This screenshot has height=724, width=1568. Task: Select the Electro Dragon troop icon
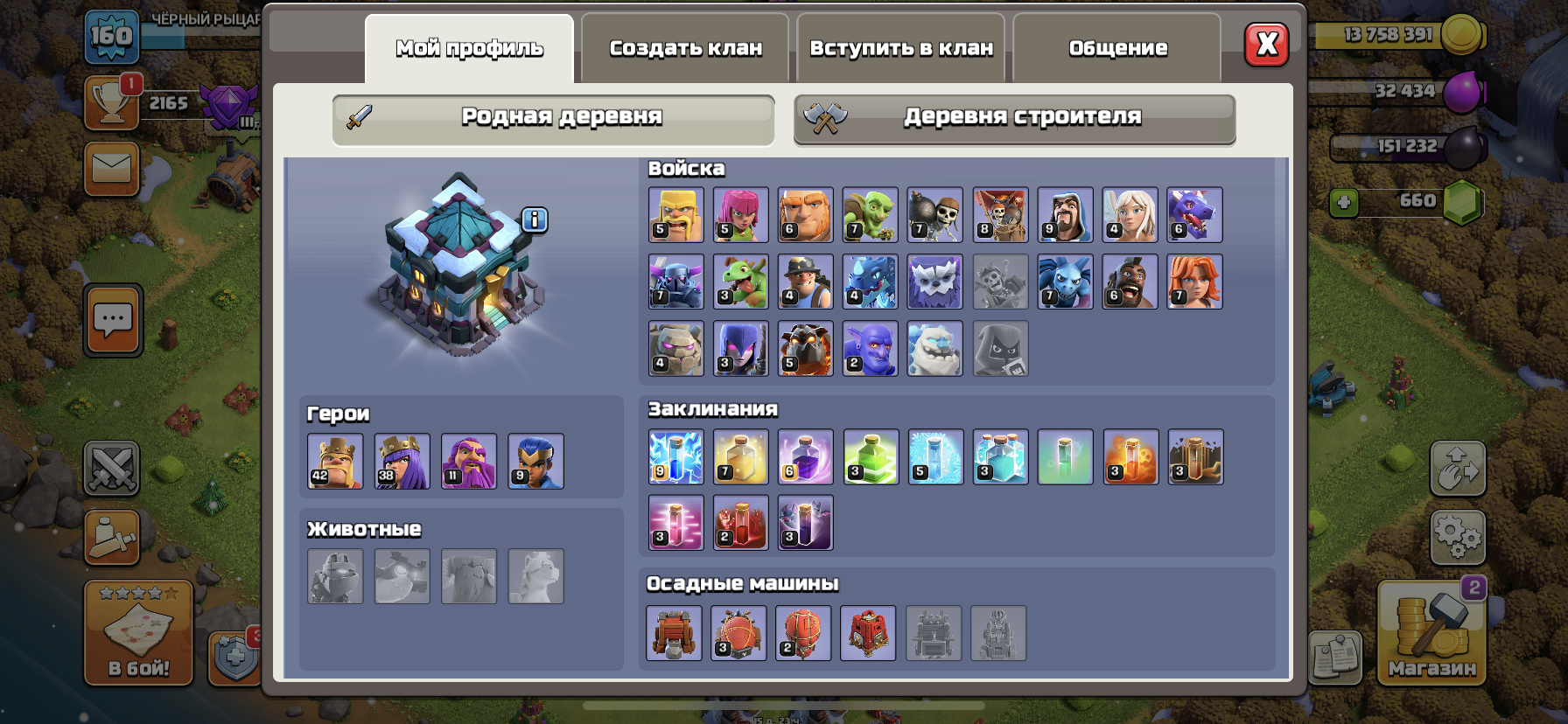point(871,282)
